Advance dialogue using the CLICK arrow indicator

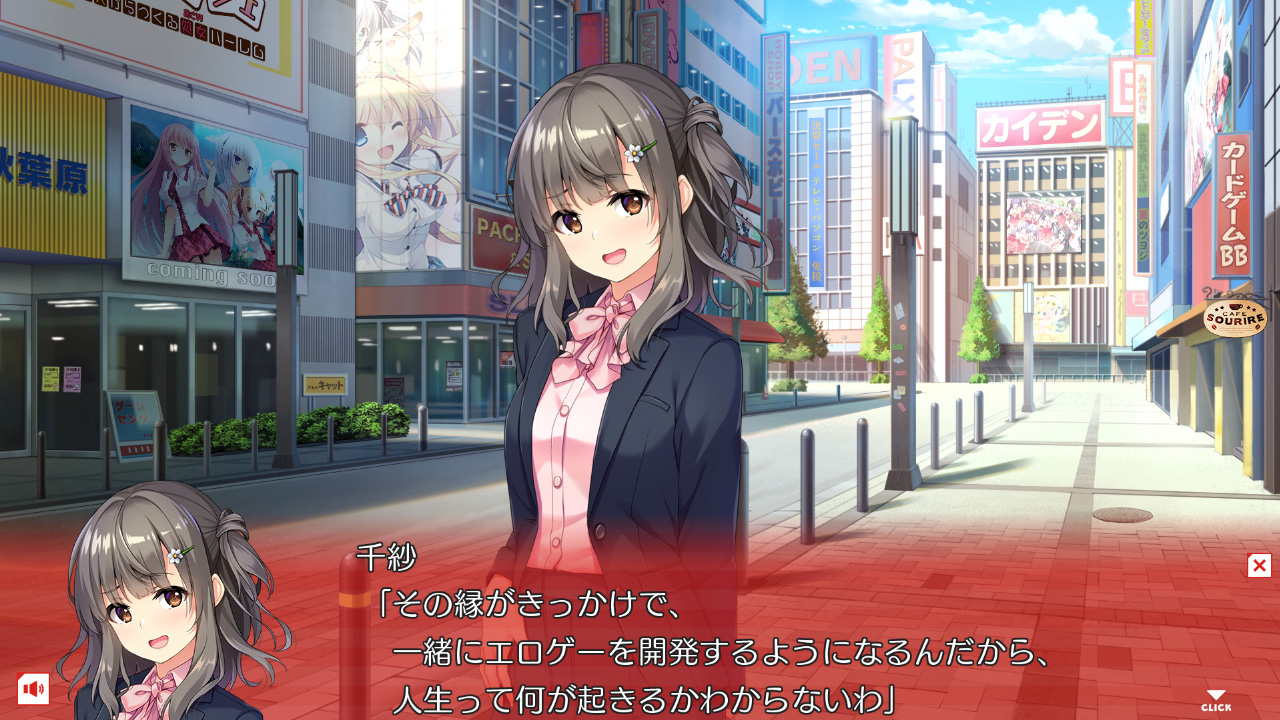(1216, 701)
